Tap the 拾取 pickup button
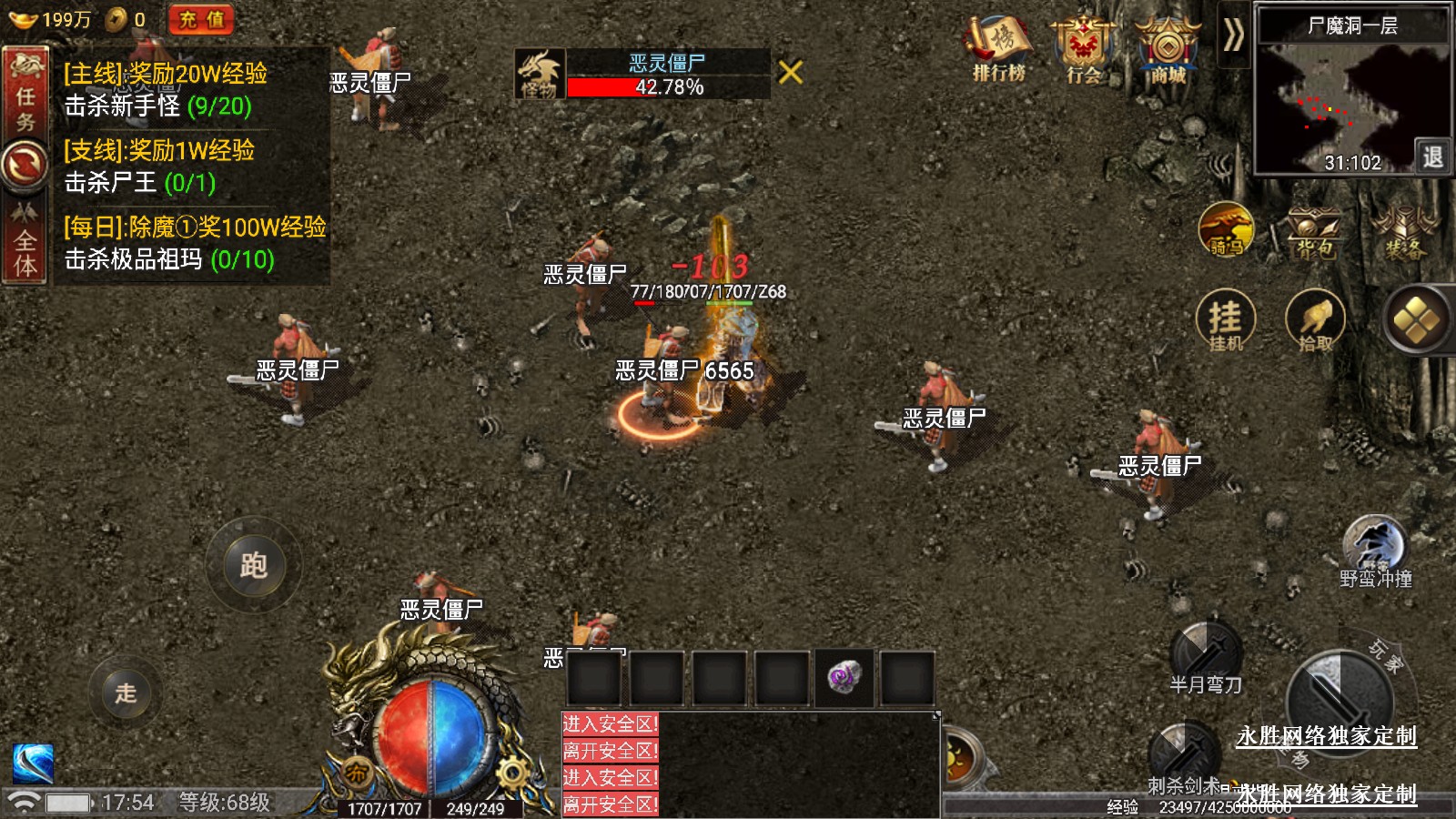1456x819 pixels. tap(1314, 320)
